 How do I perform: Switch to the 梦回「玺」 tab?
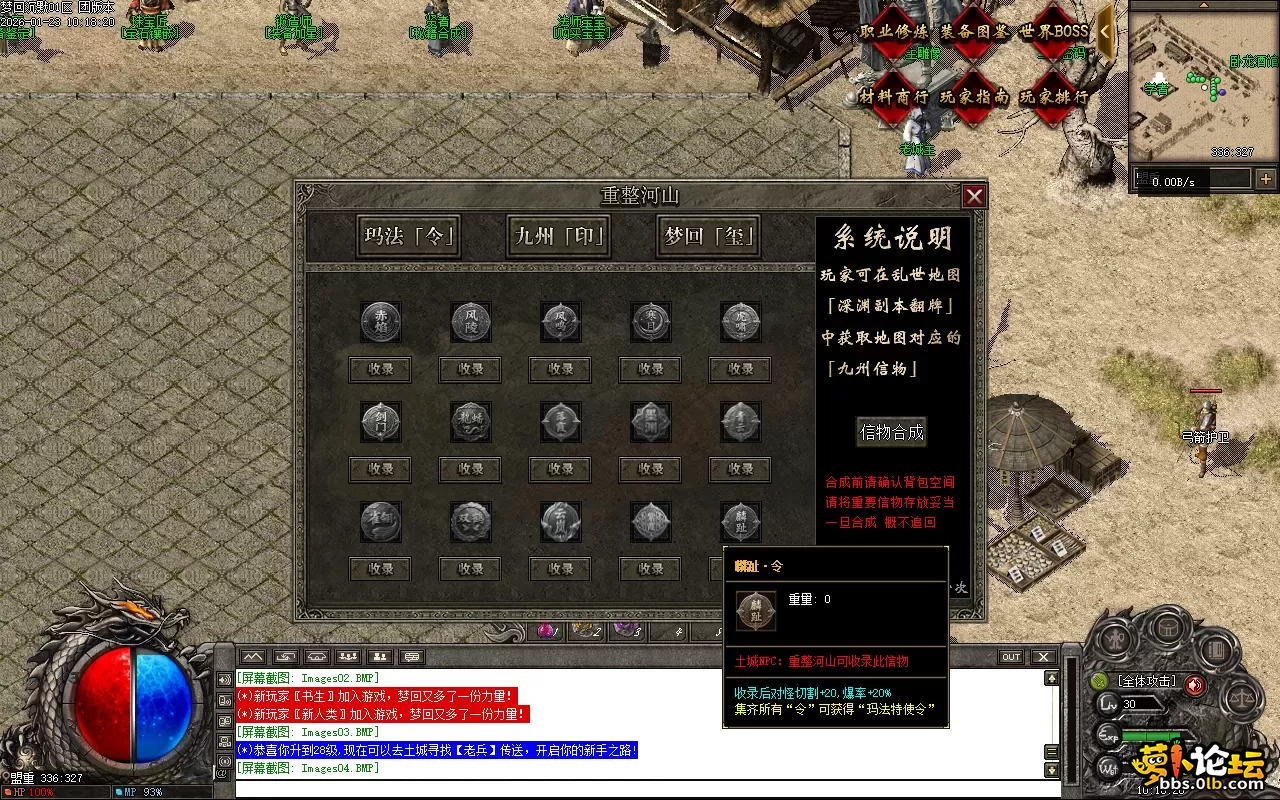708,237
